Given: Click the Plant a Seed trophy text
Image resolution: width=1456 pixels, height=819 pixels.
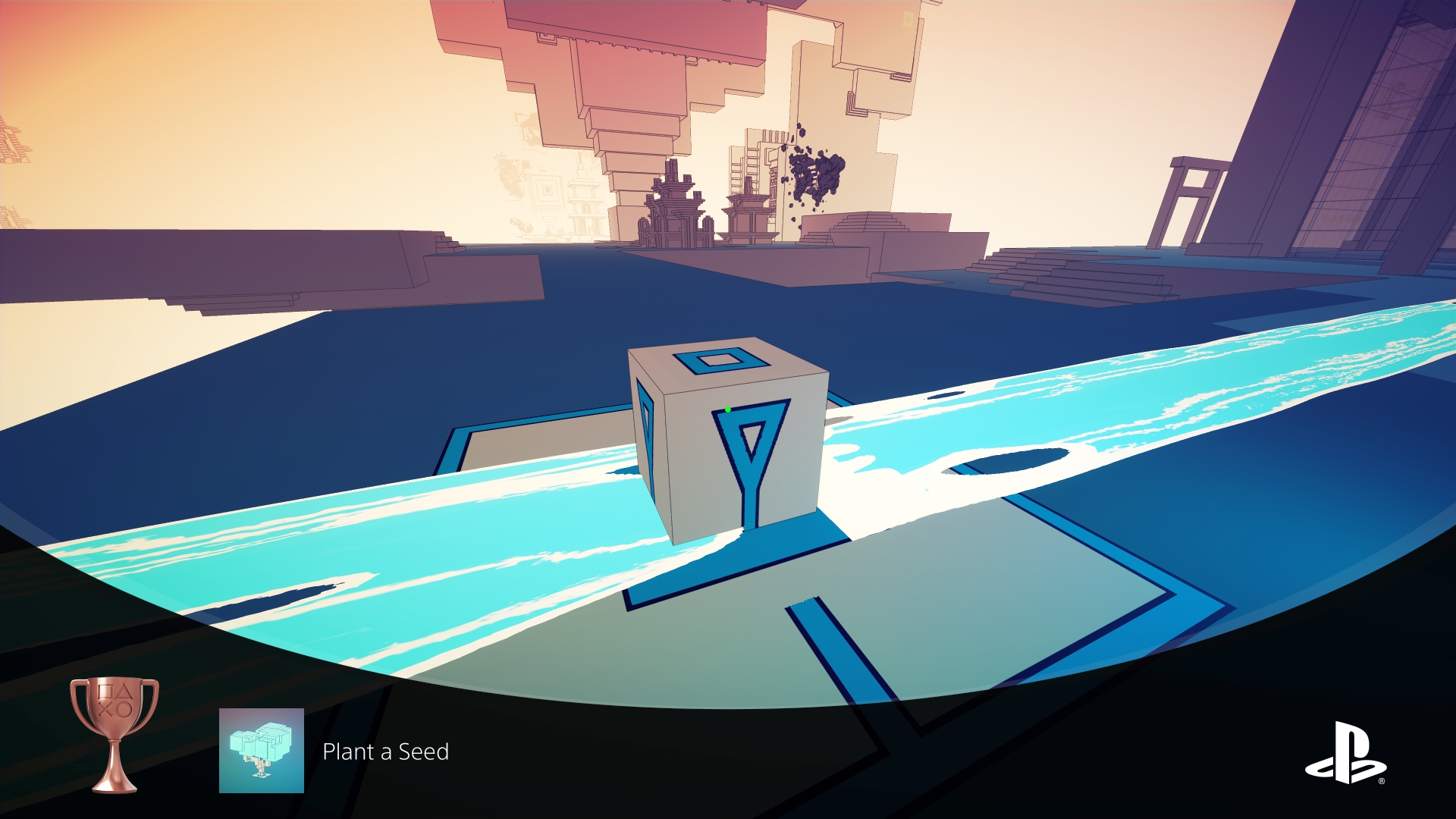Looking at the screenshot, I should (x=386, y=752).
